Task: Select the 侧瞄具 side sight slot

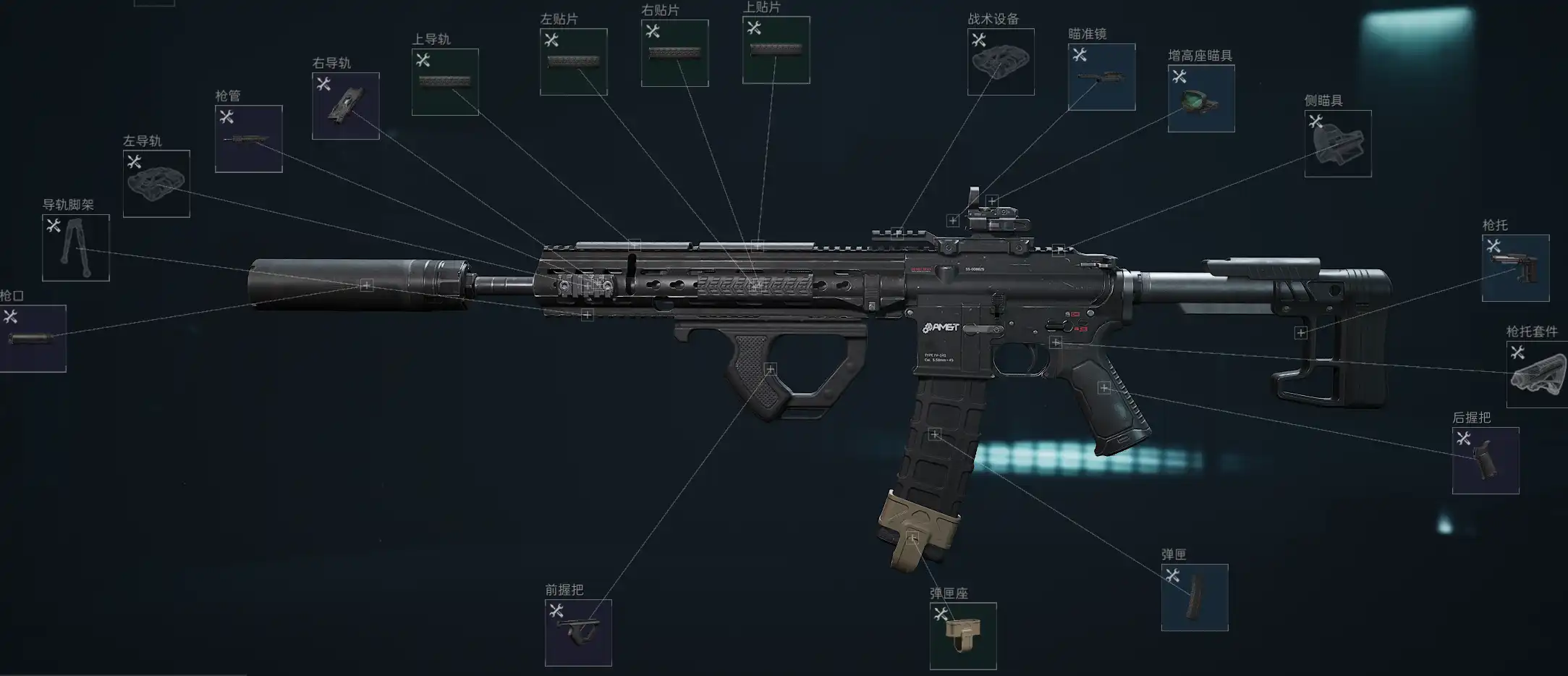Action: [1338, 143]
